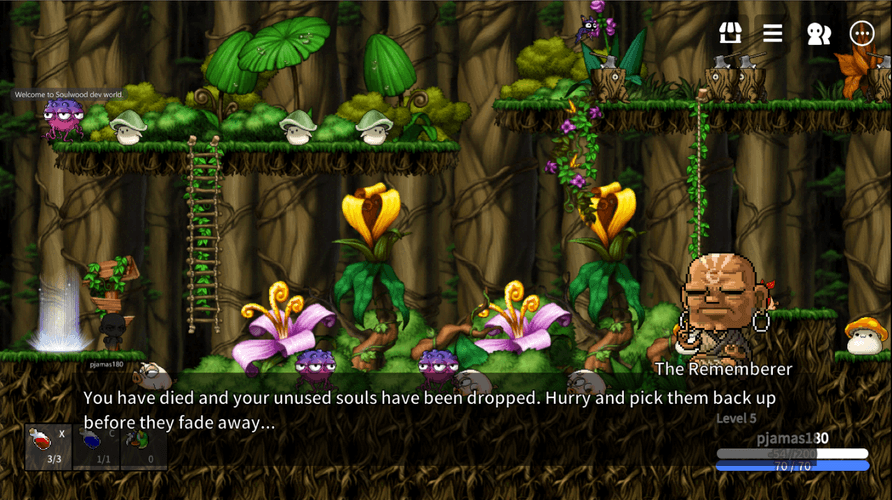The image size is (892, 500).
Task: Open the shop storefront icon
Action: click(x=730, y=33)
